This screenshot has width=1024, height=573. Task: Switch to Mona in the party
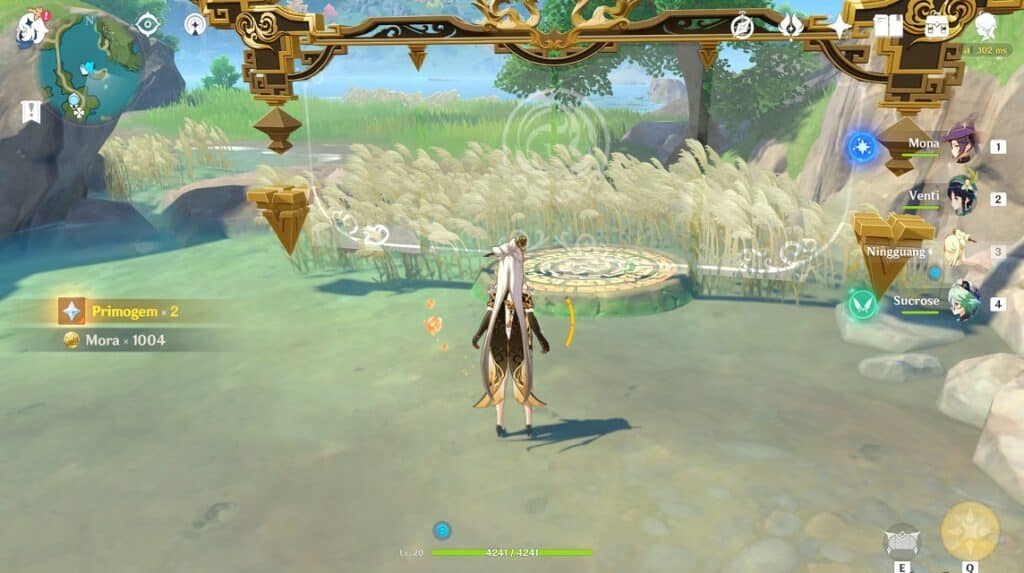click(962, 145)
